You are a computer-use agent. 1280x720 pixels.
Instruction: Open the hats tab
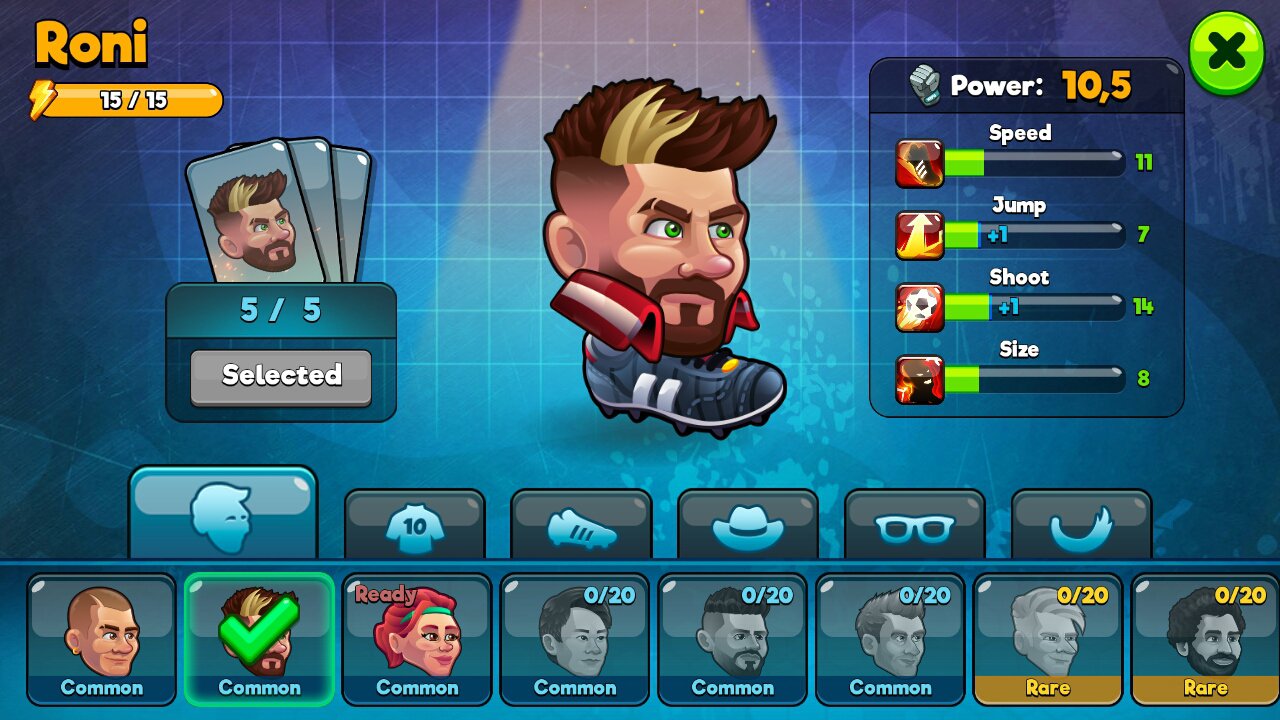(747, 524)
